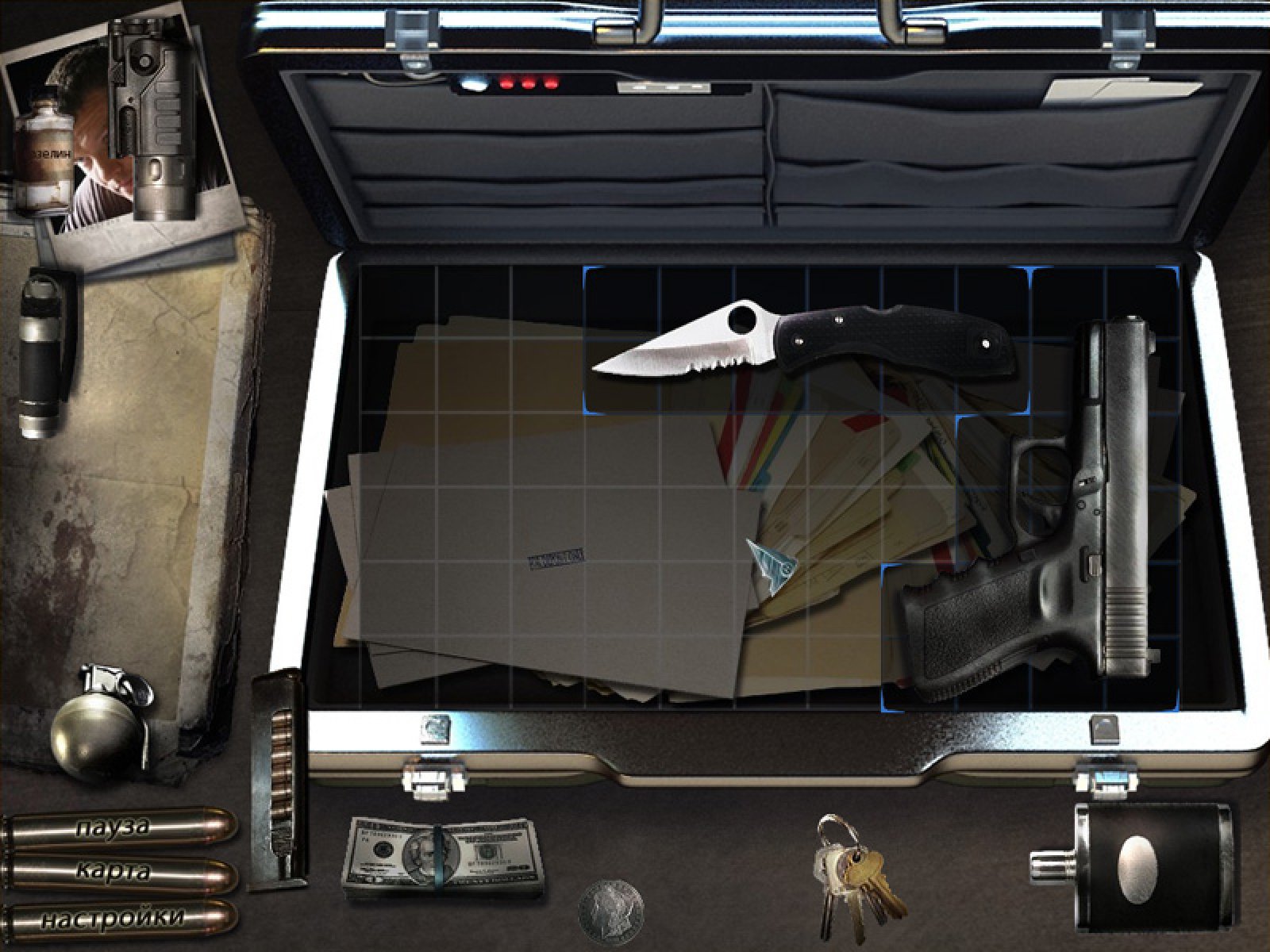Pick the vaseline jar item
Screen dimensions: 1270x952
point(45,161)
